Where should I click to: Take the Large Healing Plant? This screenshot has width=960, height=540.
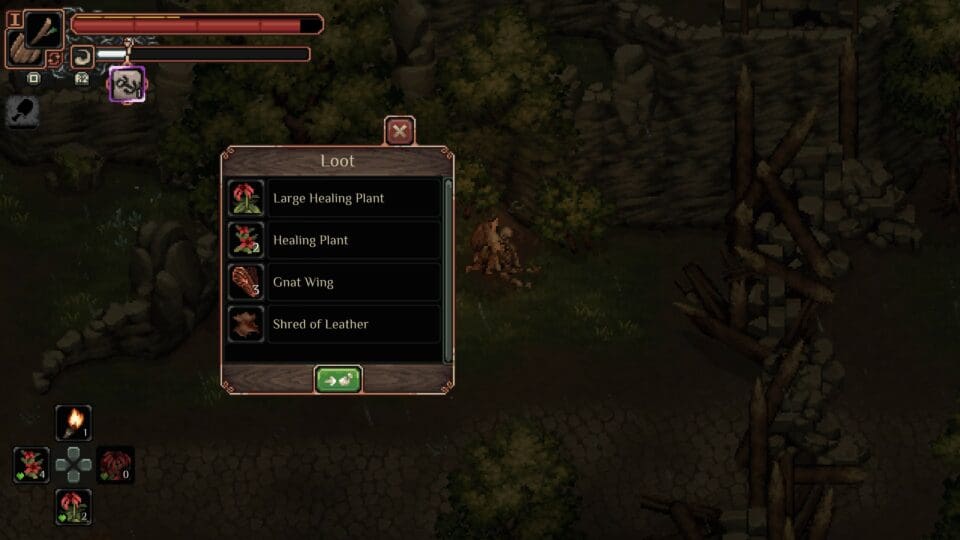coord(334,198)
